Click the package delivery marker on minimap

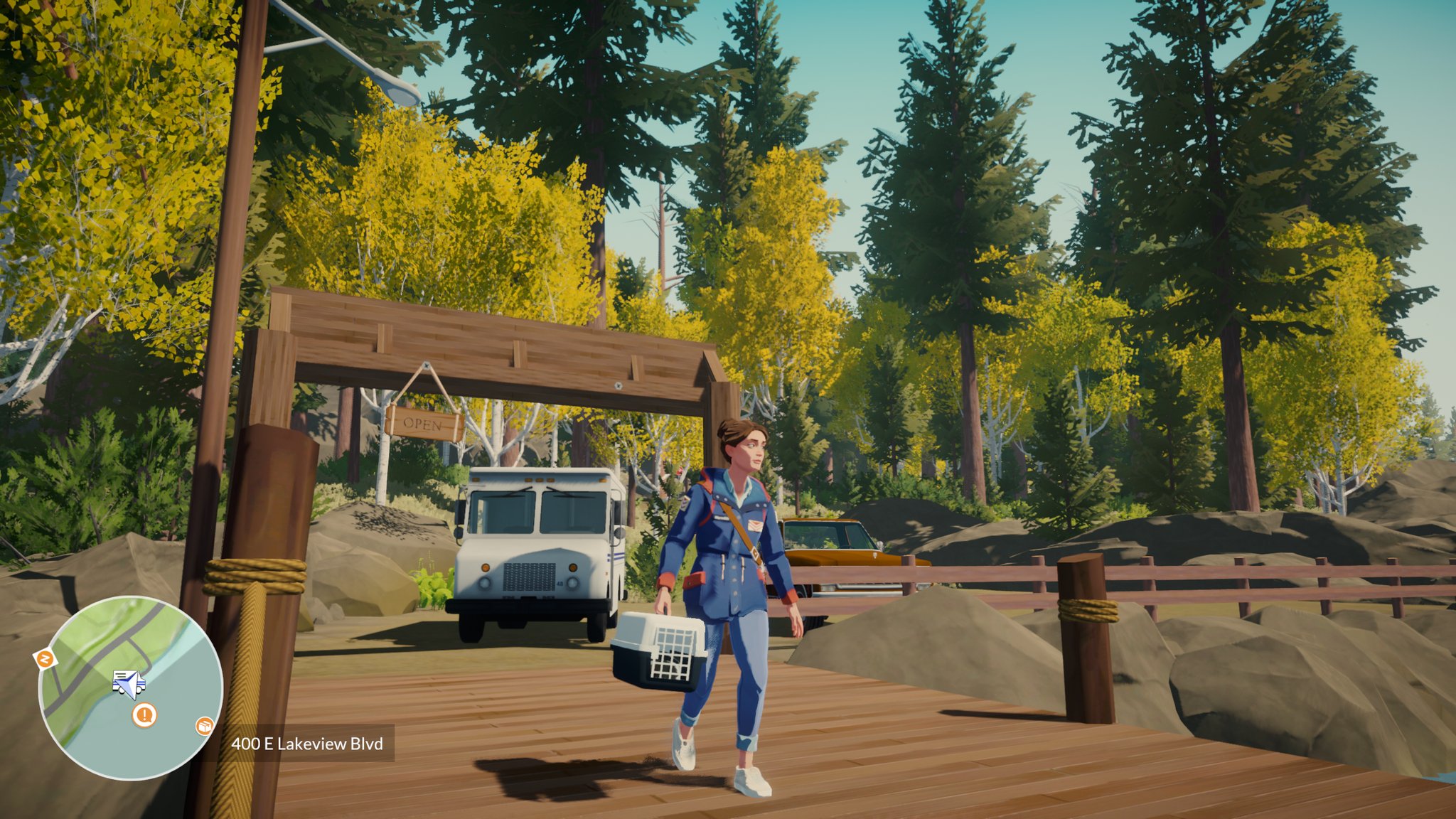(205, 726)
